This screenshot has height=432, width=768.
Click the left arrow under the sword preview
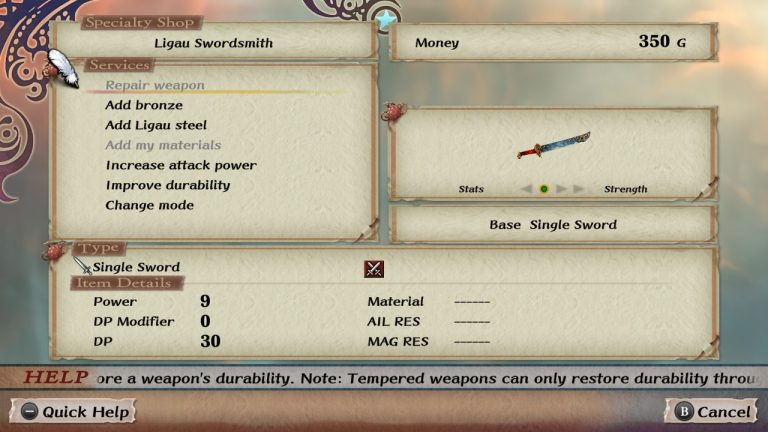pos(526,189)
